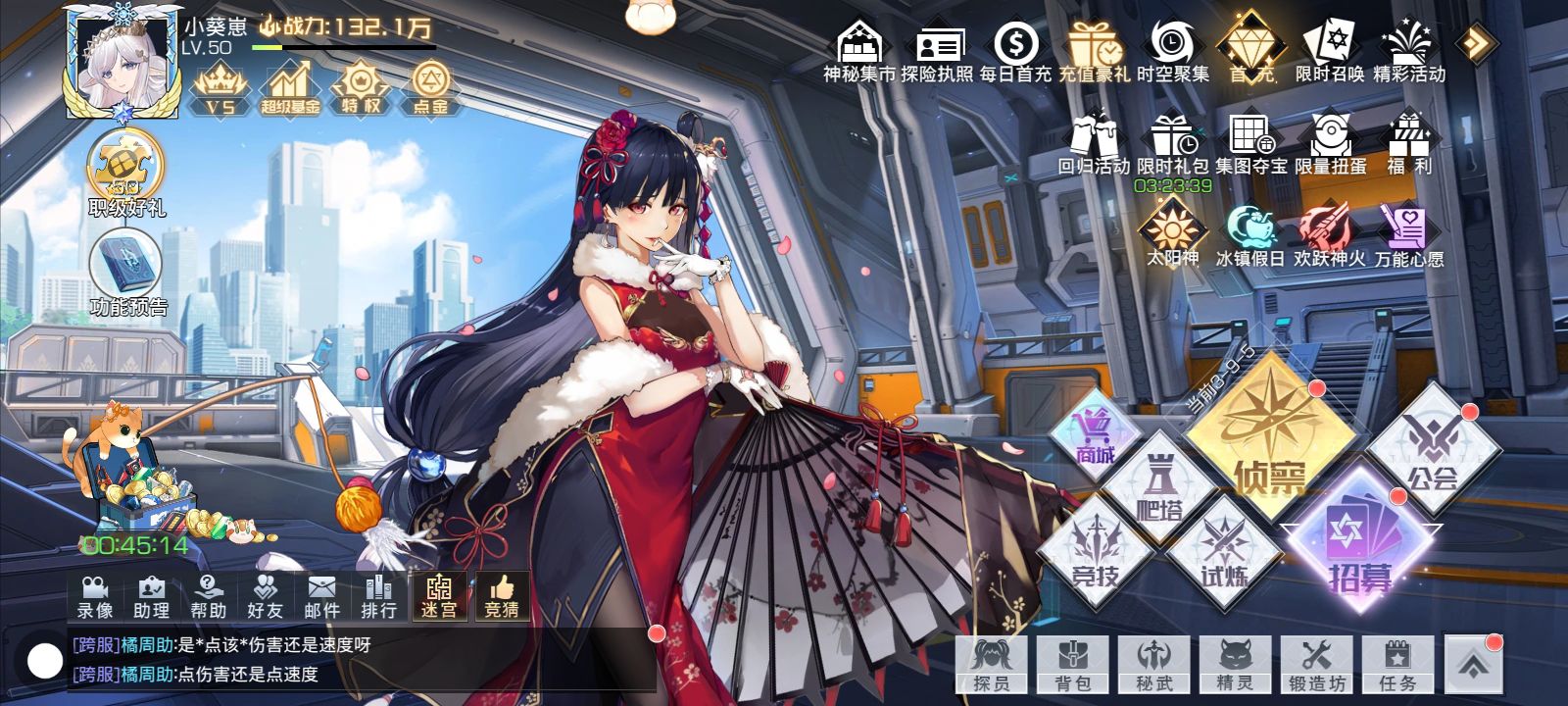The height and width of the screenshot is (706, 1568).
Task: Collapse the top icon row arrow
Action: coord(1475,43)
